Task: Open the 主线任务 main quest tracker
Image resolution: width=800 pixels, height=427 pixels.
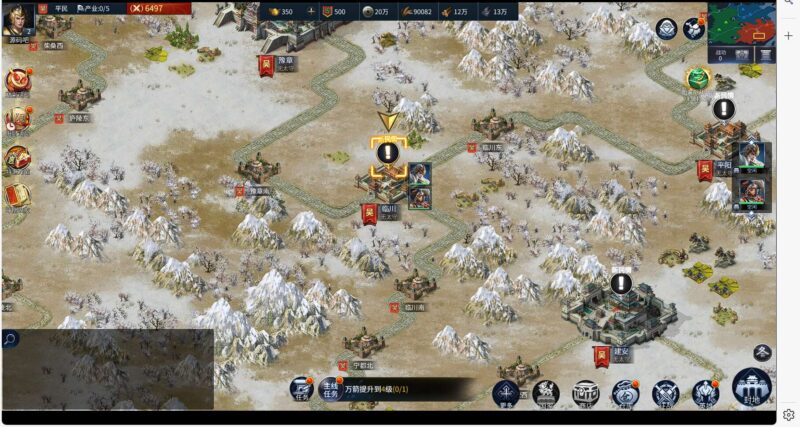Action: coord(331,388)
